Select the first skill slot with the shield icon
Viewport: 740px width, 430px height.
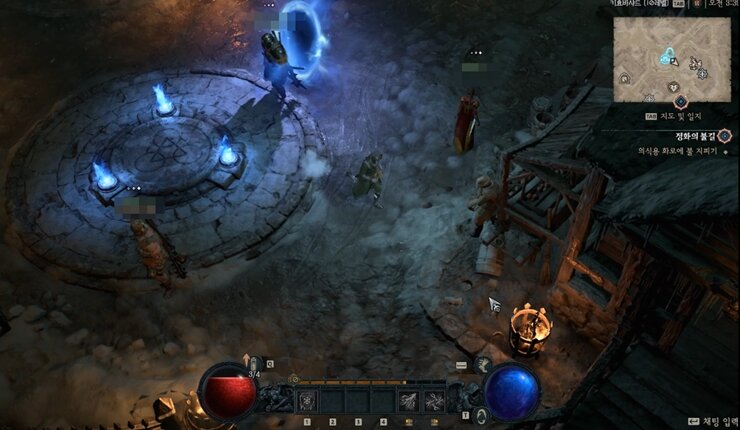(x=308, y=401)
